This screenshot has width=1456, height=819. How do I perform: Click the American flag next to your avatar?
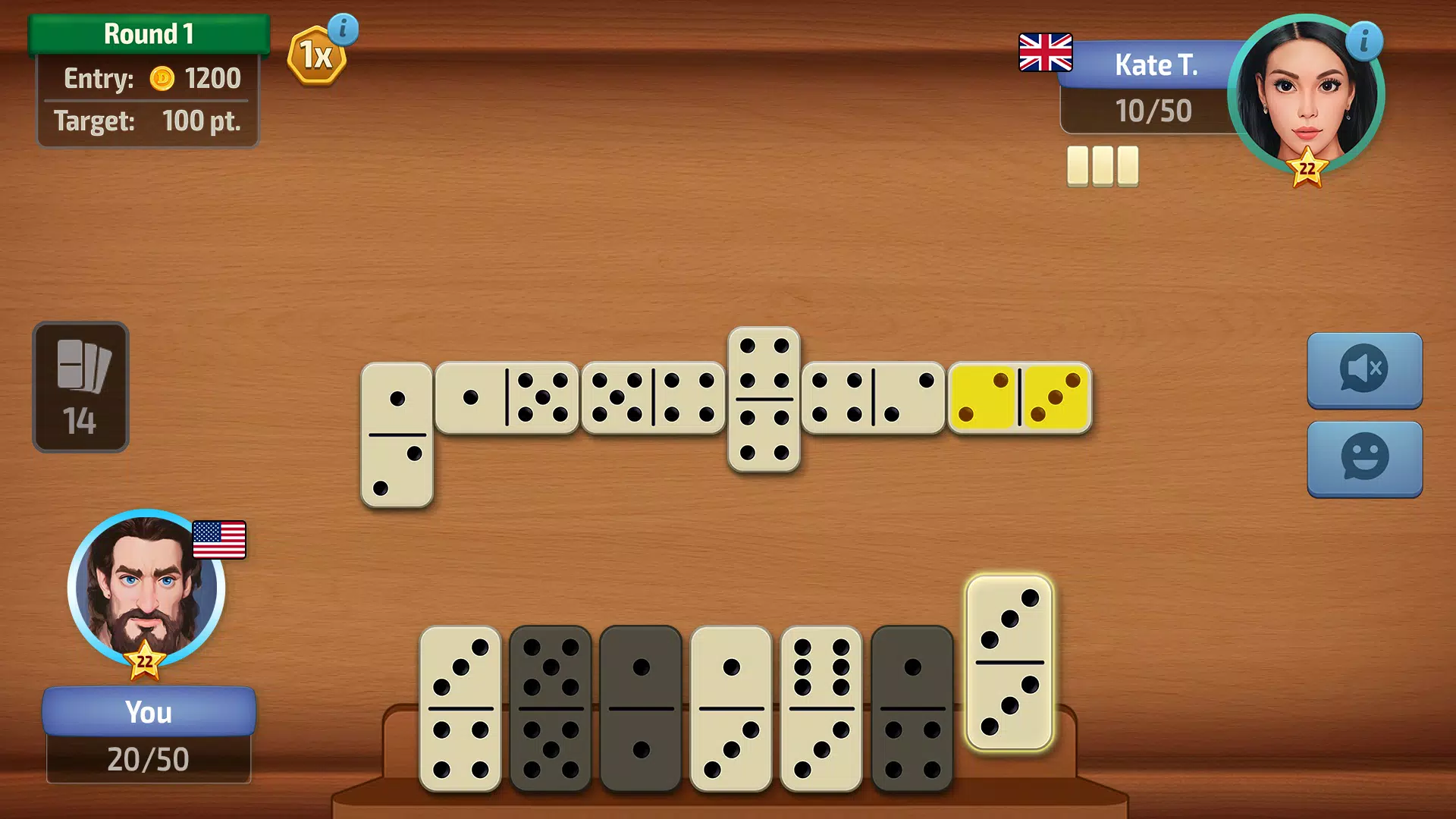pyautogui.click(x=221, y=540)
